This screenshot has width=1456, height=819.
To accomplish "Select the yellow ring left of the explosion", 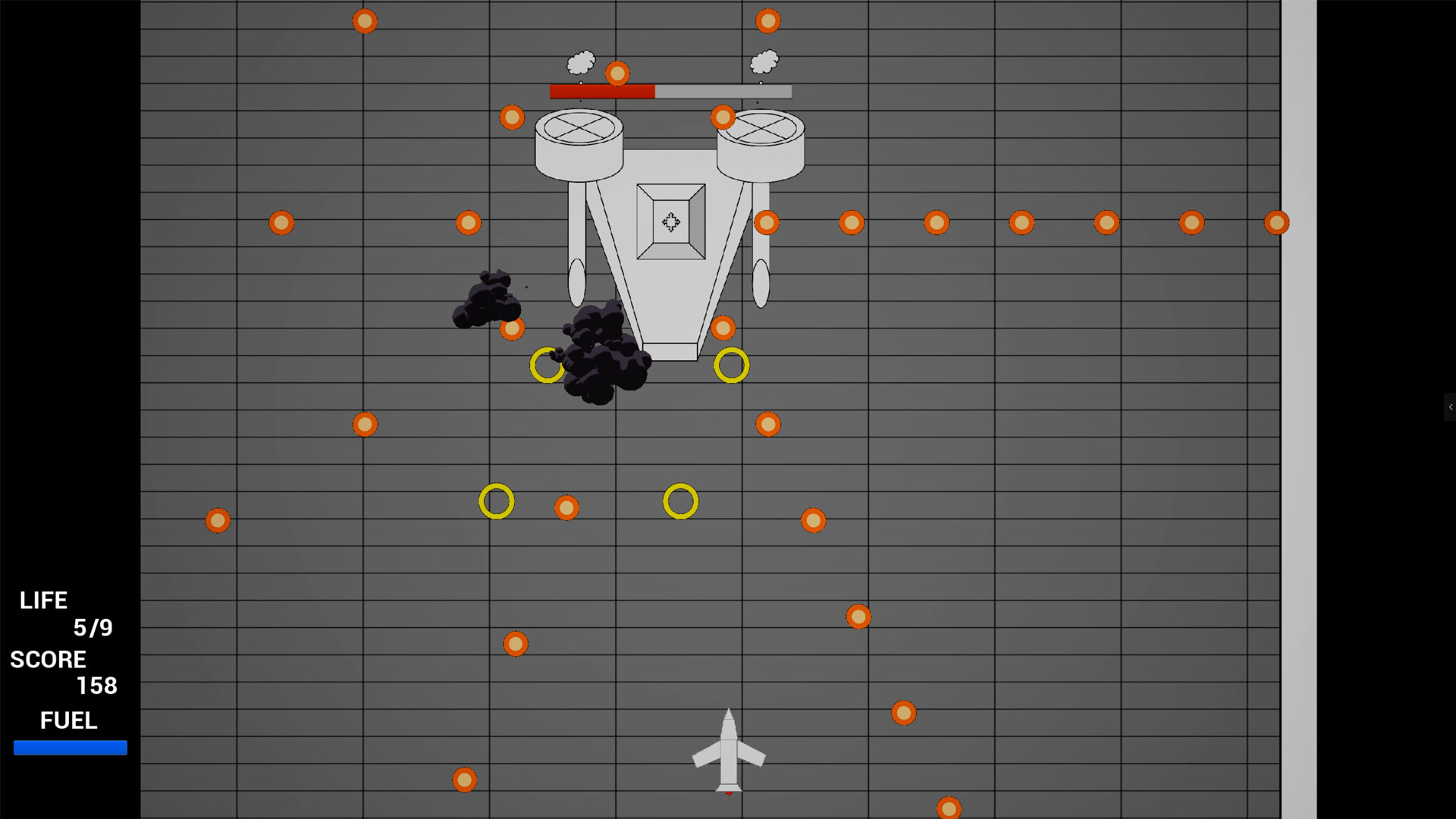I will click(548, 366).
